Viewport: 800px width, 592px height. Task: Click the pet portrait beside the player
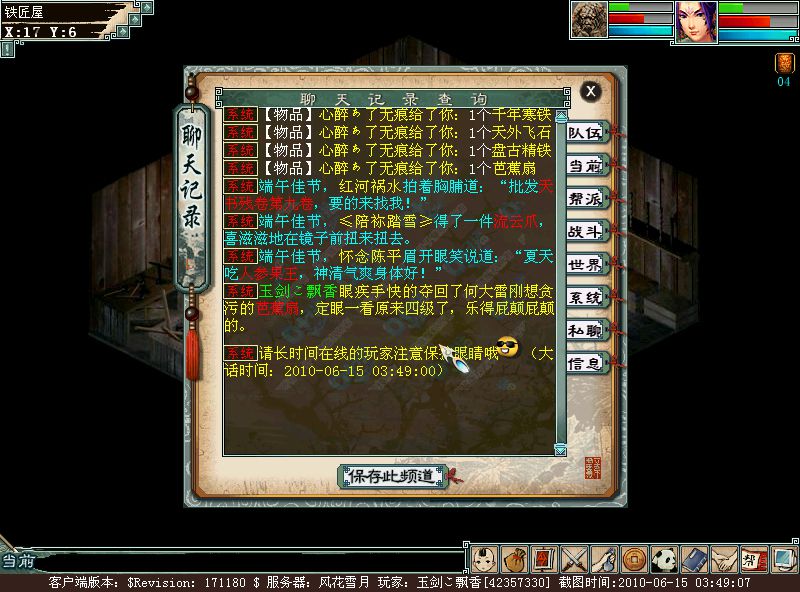coord(589,20)
